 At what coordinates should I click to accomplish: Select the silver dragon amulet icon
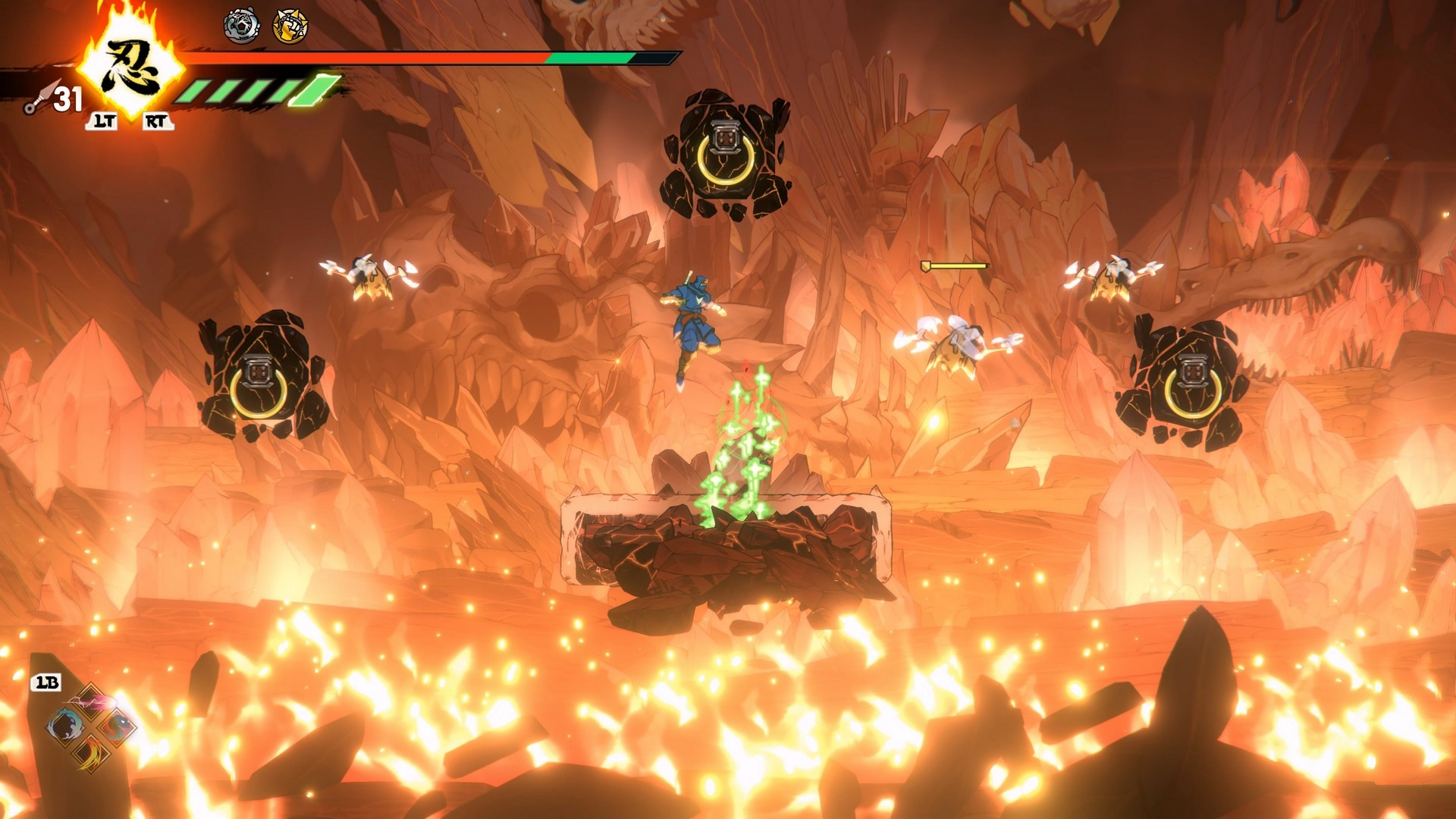tap(241, 27)
